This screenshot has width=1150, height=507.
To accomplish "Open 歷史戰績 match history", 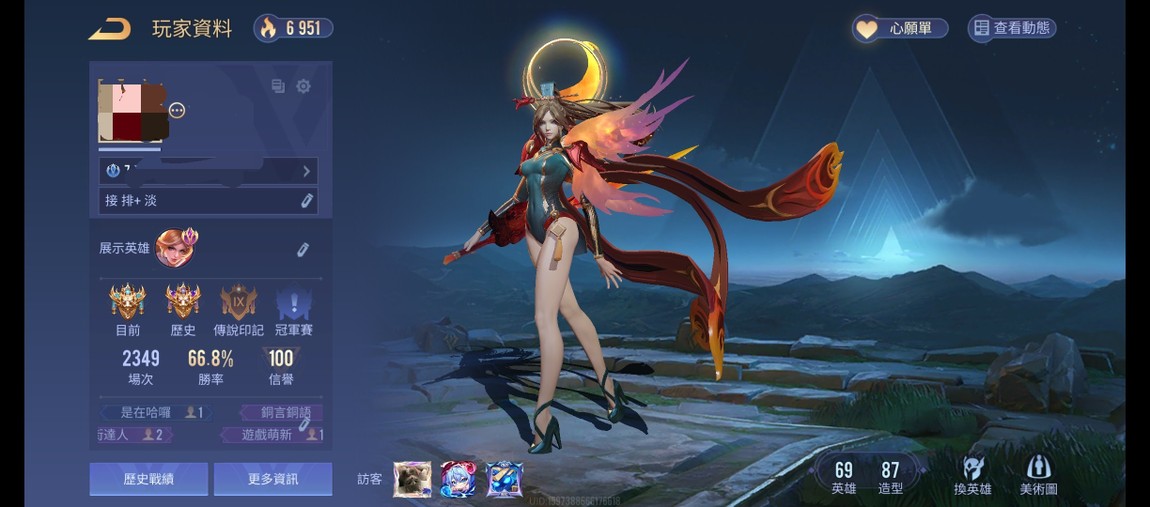I will pos(149,479).
